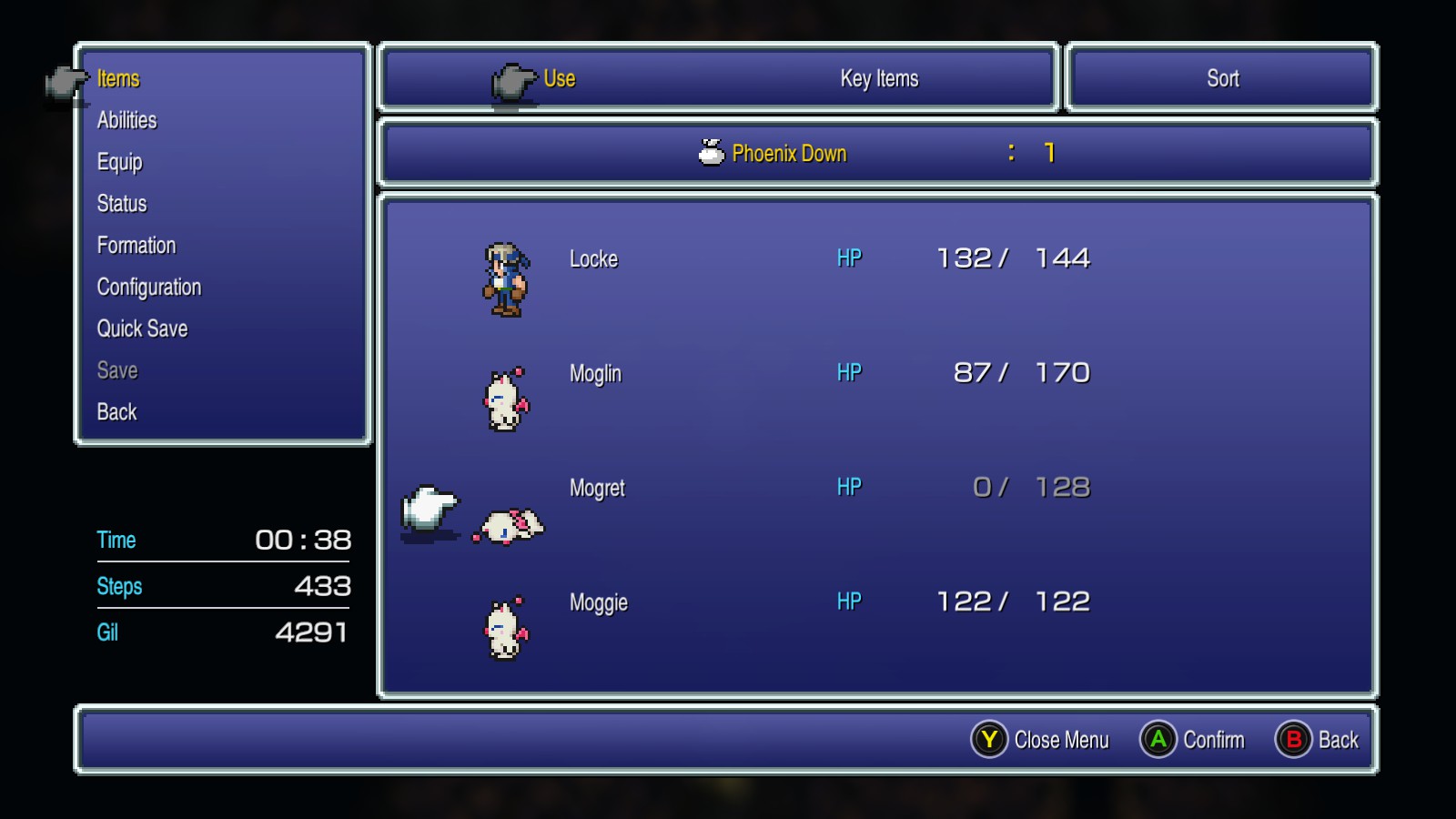The image size is (1456, 819).
Task: Choose Moglin as the item target
Action: 595,374
